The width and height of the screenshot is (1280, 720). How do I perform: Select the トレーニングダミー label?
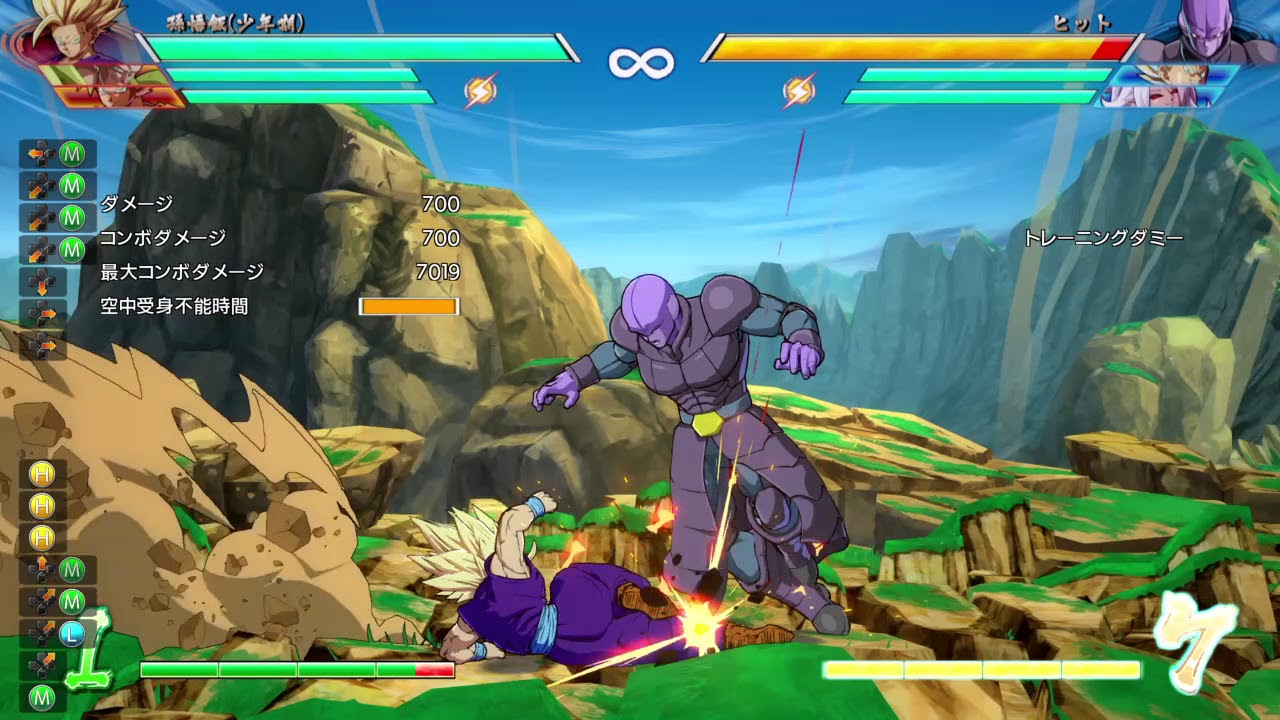point(1104,239)
